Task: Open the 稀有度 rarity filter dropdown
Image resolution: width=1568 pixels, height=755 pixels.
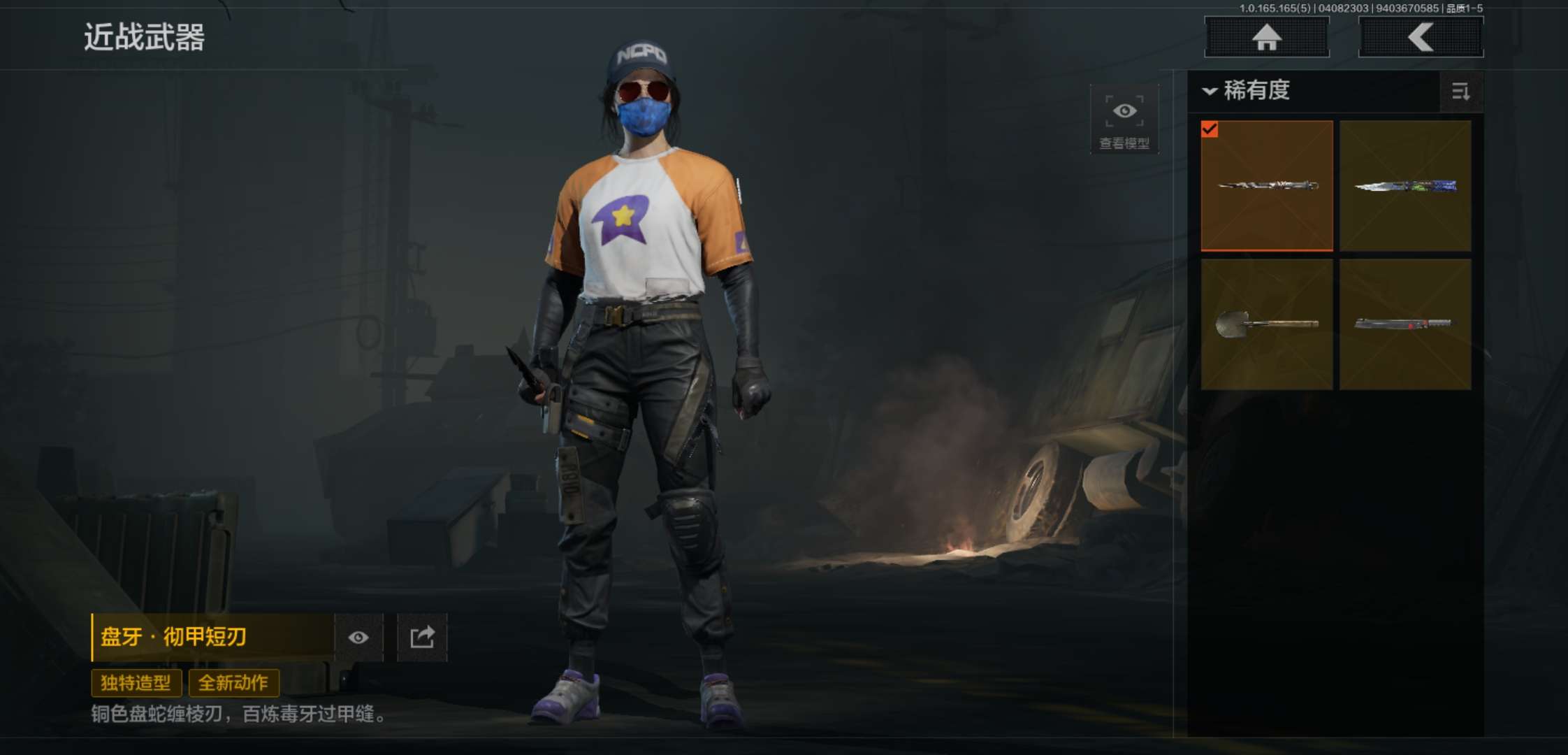Action: (x=1247, y=91)
